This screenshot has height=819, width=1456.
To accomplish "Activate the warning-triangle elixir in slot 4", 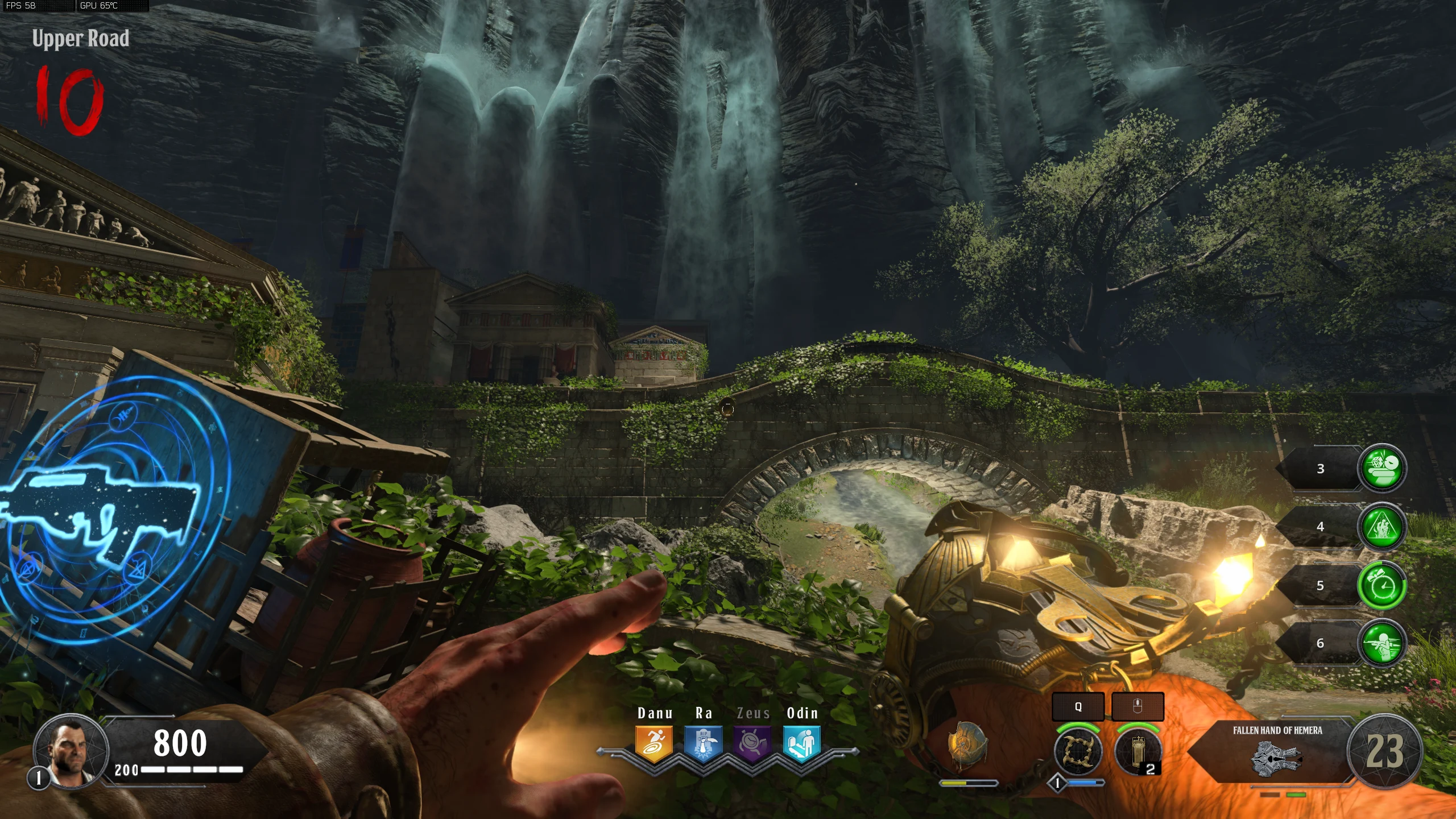I will coord(1382,527).
